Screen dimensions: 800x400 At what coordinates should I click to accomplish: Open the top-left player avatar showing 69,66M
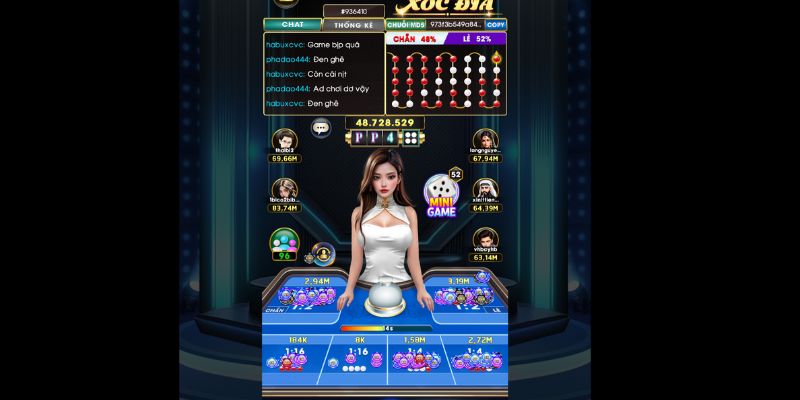pyautogui.click(x=285, y=141)
